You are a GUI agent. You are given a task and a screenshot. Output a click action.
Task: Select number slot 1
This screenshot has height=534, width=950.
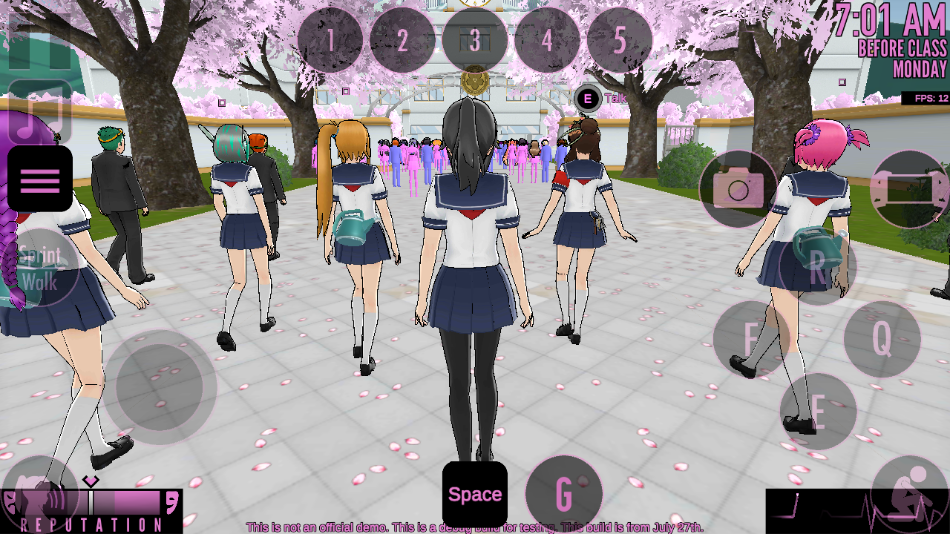pos(330,41)
